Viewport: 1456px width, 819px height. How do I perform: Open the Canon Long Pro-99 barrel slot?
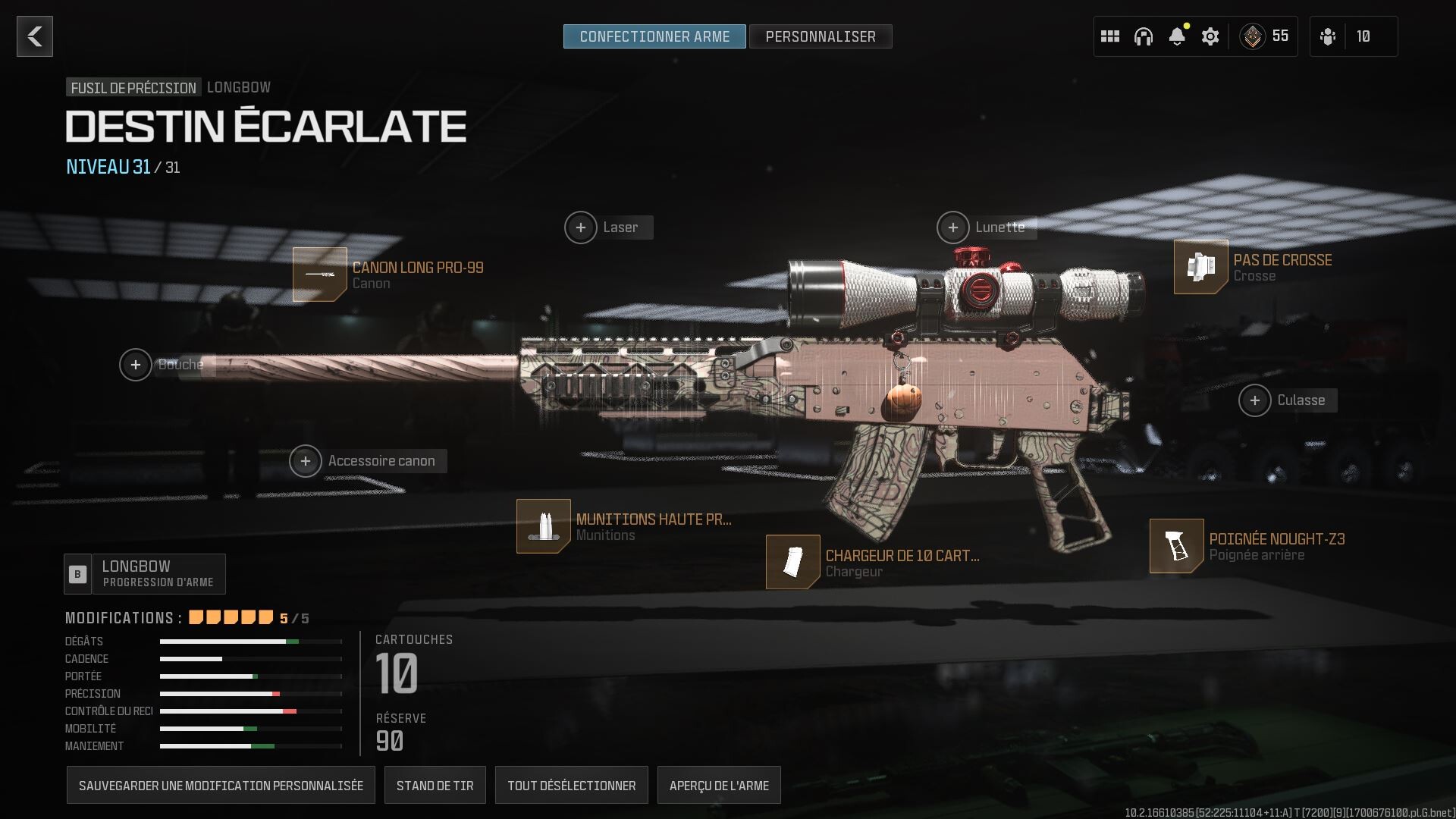320,275
